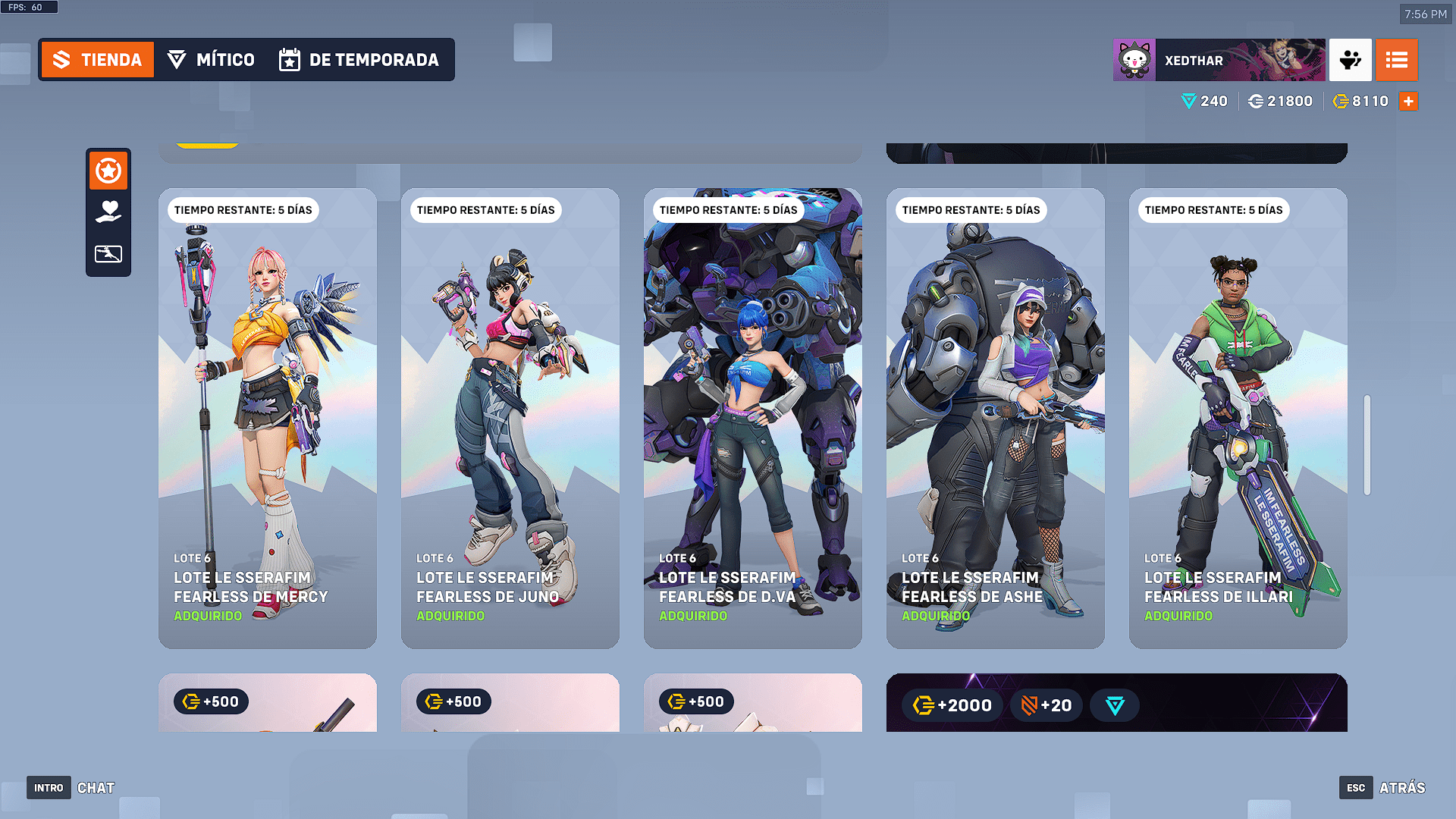Viewport: 1456px width, 819px height.
Task: Add more coins with the plus button
Action: point(1408,101)
